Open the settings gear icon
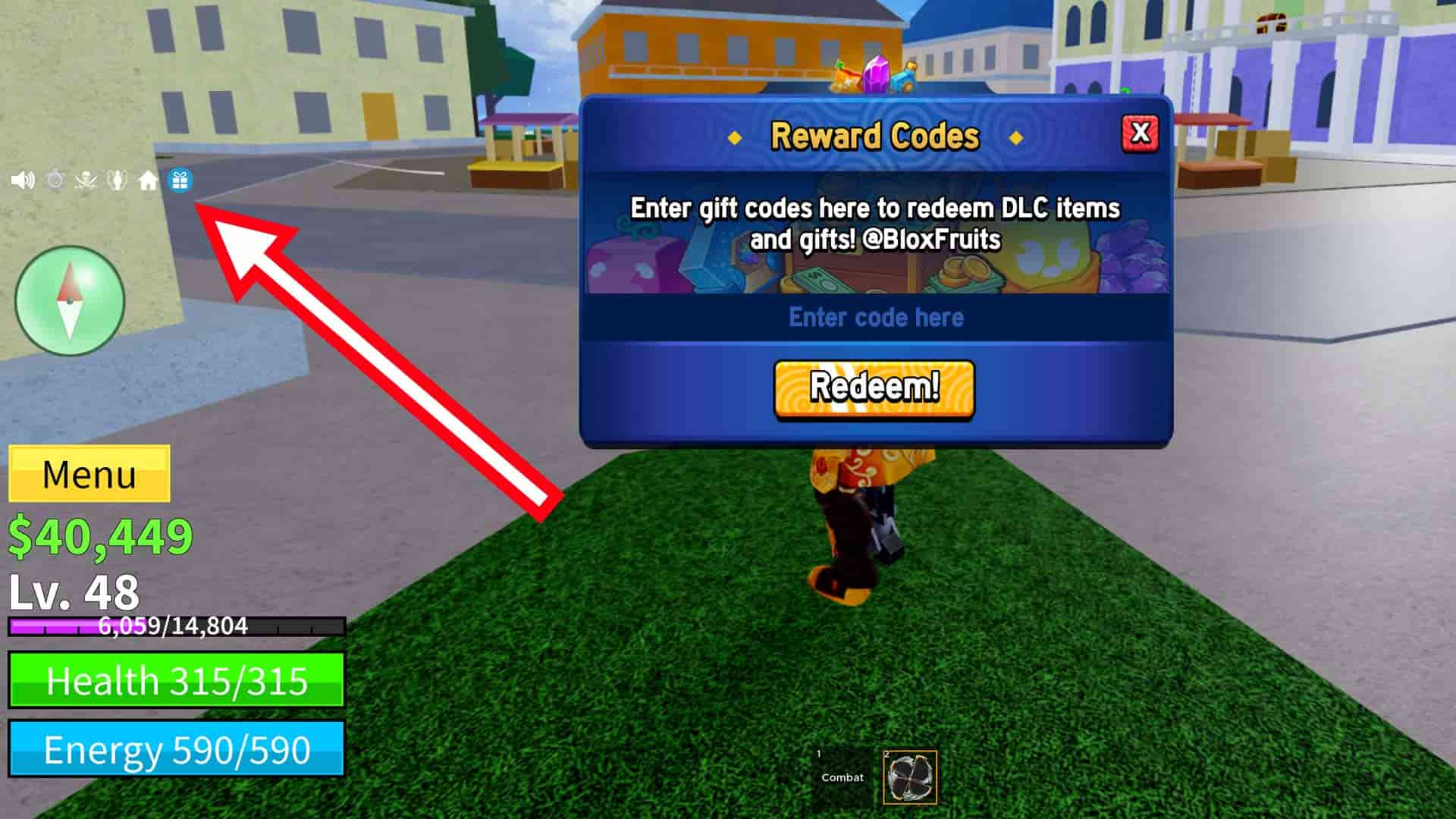The image size is (1456, 819). [55, 180]
